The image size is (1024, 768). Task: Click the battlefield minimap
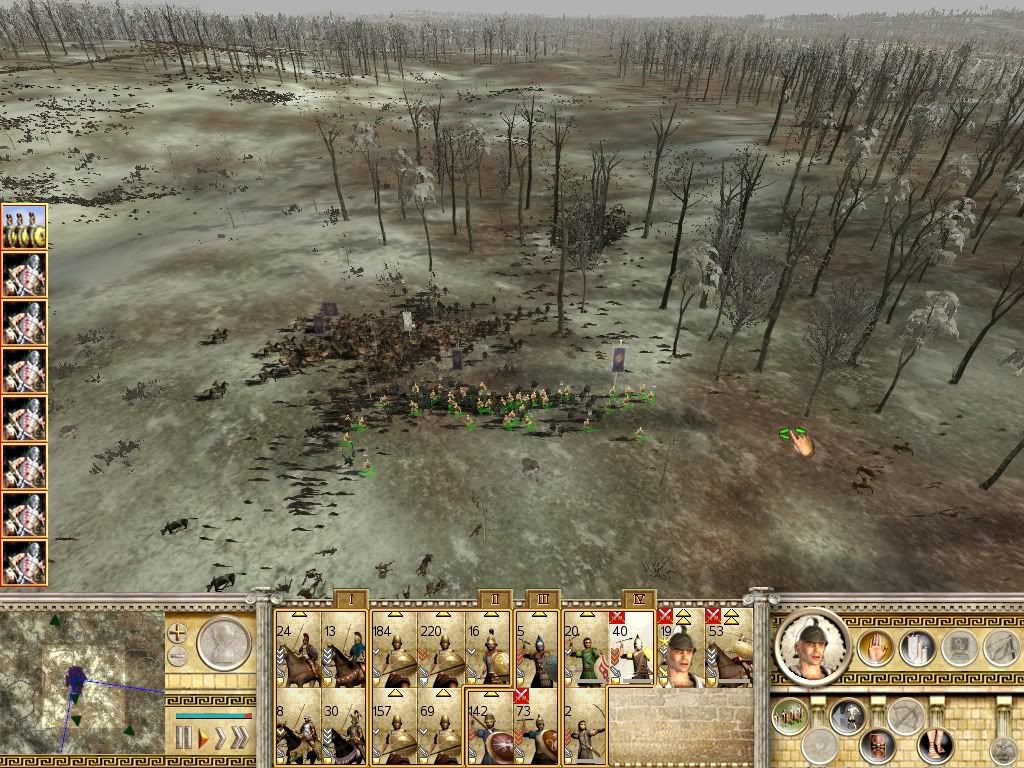pos(82,682)
